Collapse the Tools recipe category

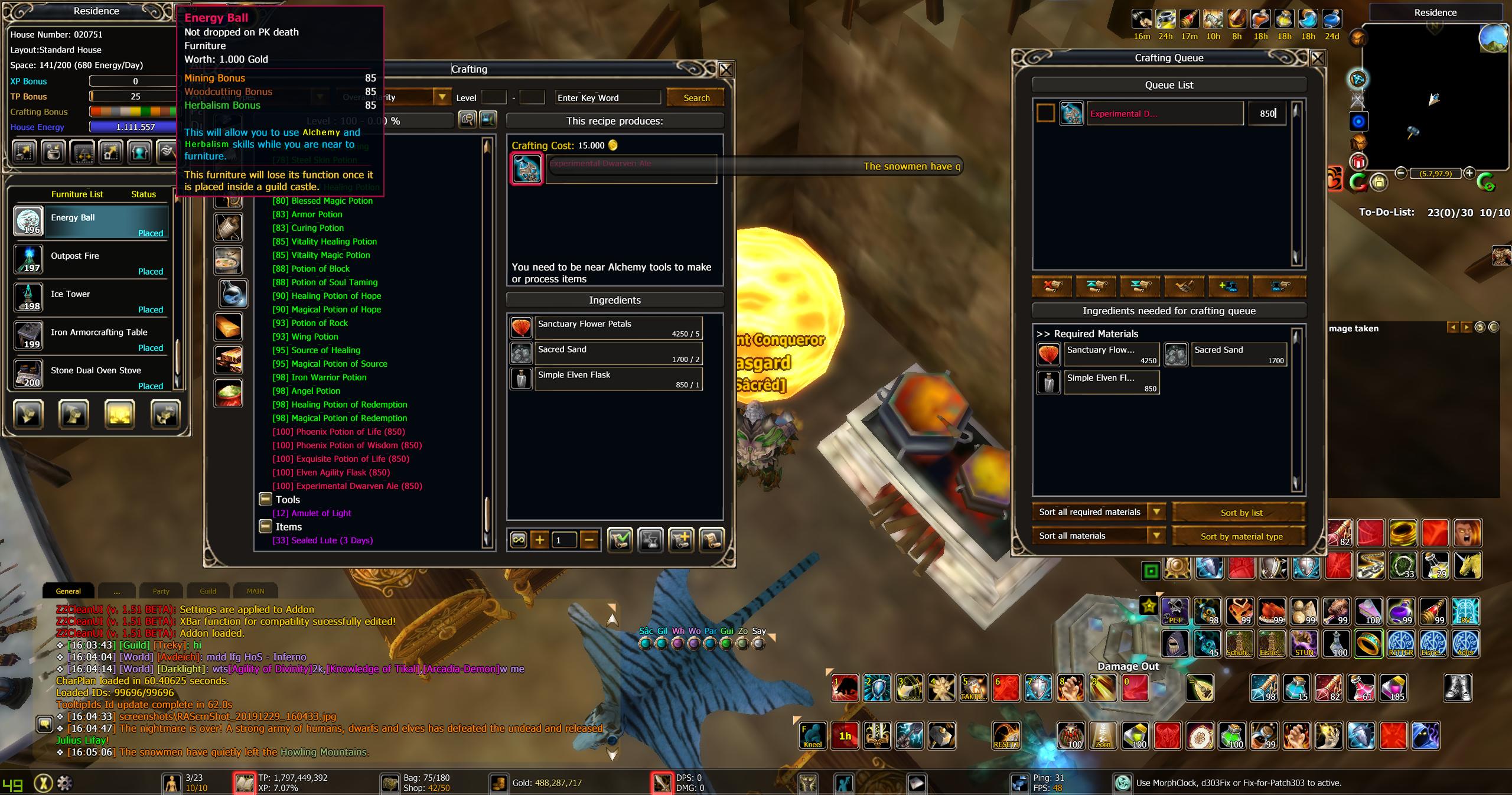coord(265,500)
